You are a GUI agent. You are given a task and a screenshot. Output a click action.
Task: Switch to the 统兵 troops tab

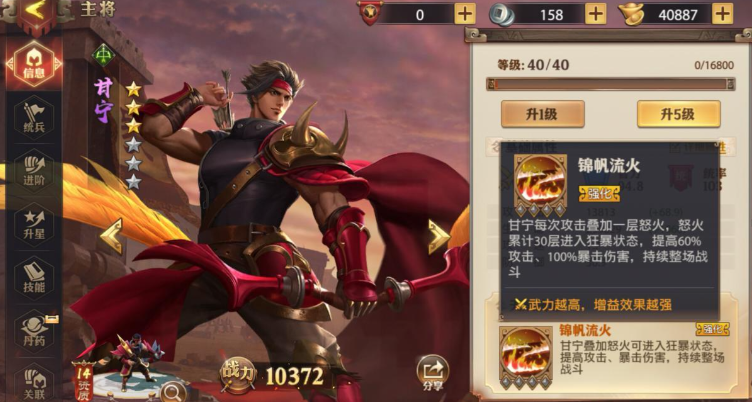(x=35, y=118)
